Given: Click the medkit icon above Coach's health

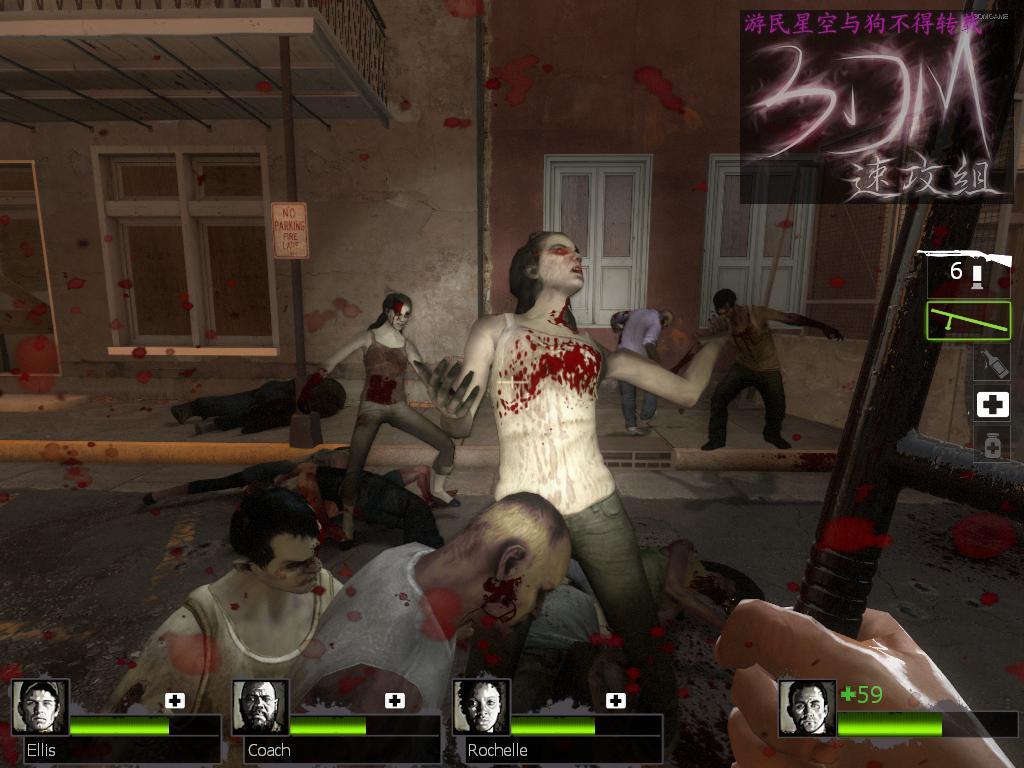Looking at the screenshot, I should (x=395, y=700).
